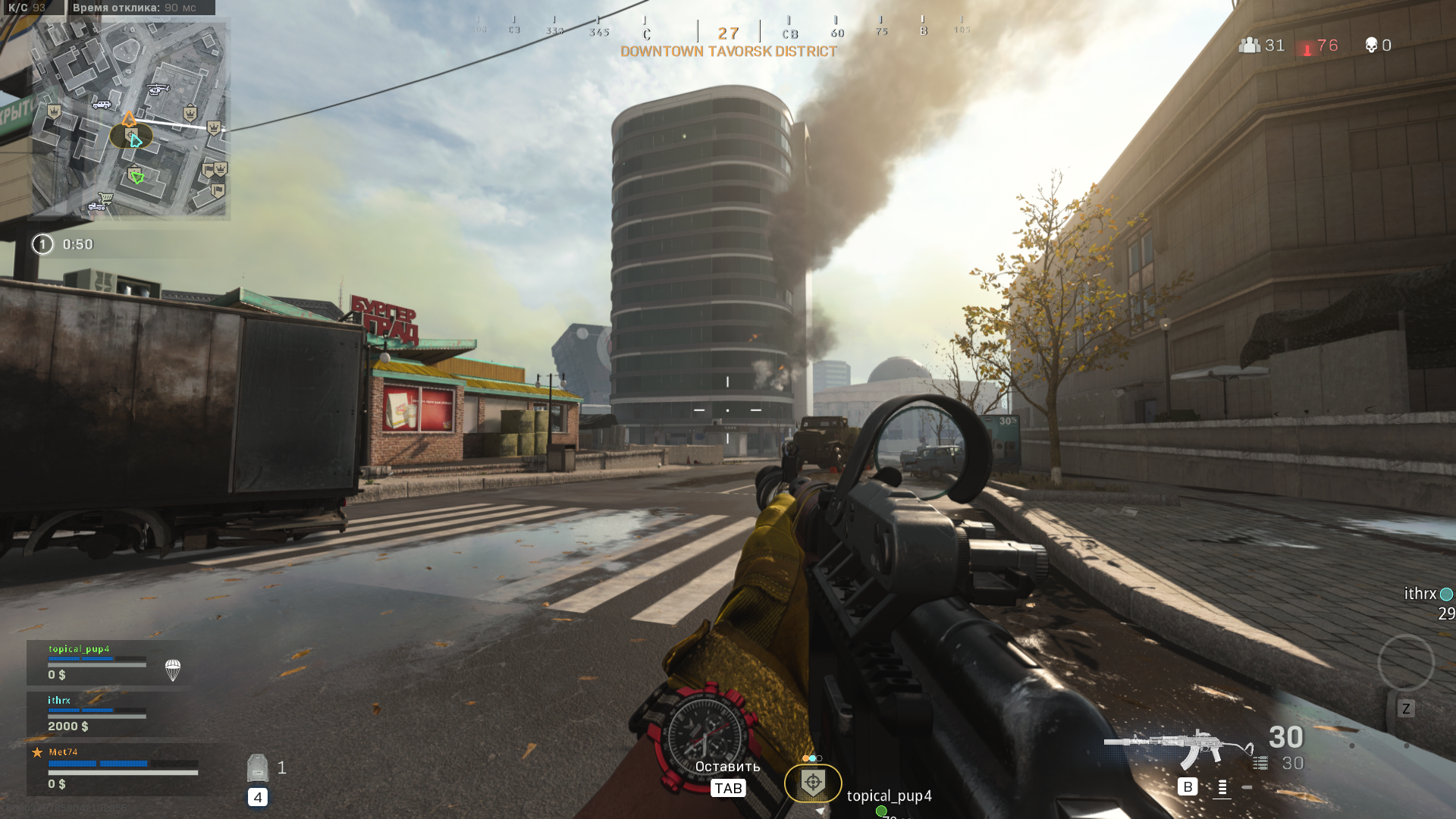Click the SUV vehicle marker on minimap
Screen dimensions: 1456x819
coord(101,104)
